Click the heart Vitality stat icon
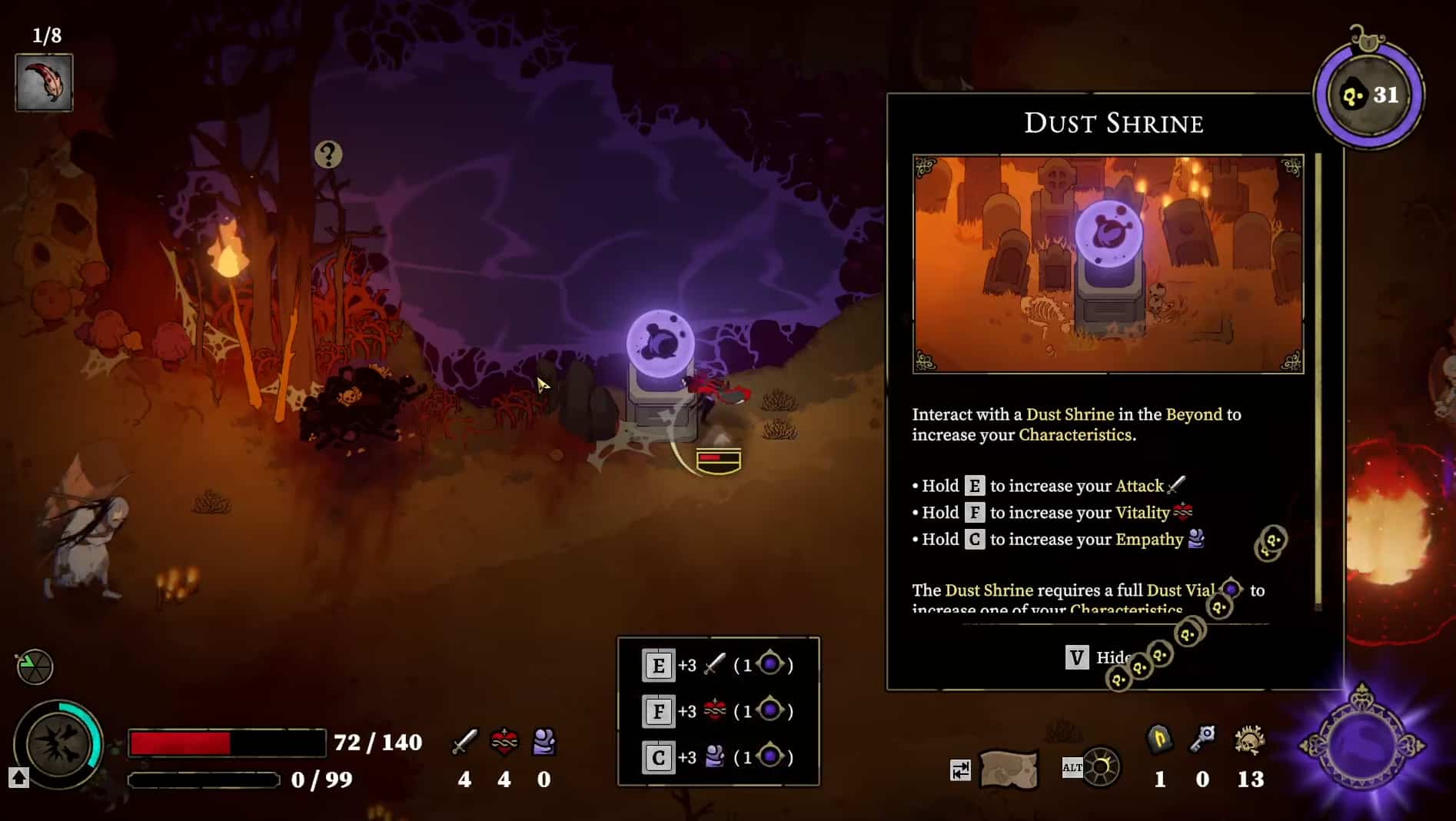Image resolution: width=1456 pixels, height=821 pixels. 504,742
